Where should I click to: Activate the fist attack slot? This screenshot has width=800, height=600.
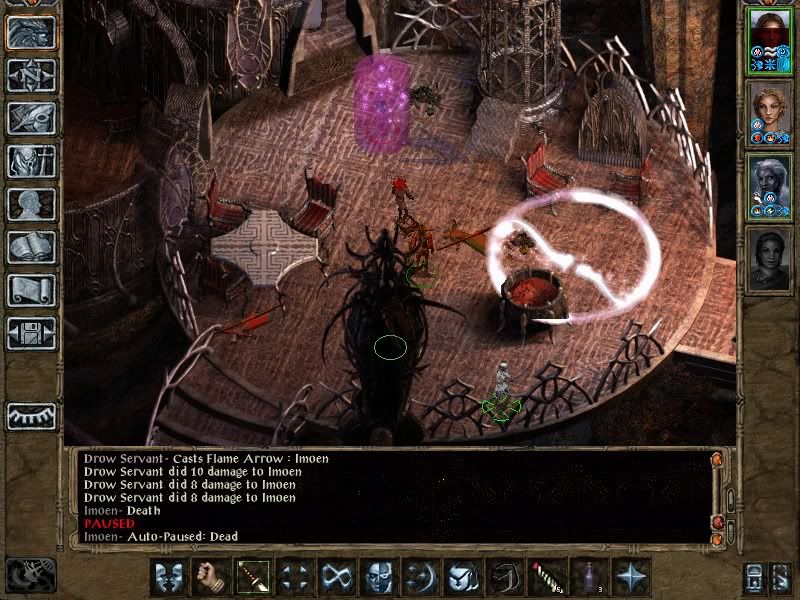tap(209, 577)
